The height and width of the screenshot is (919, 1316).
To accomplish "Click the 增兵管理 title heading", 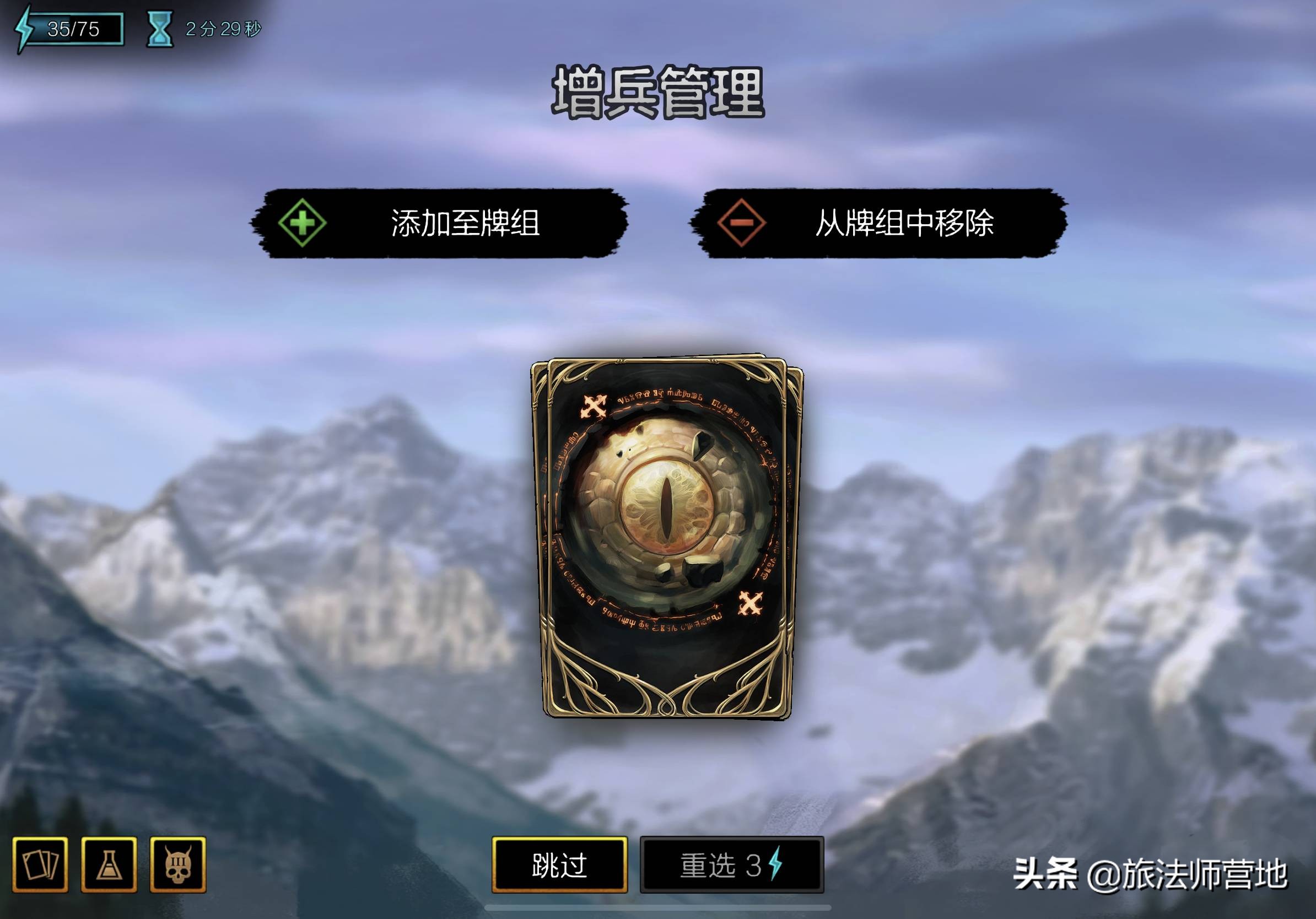I will coord(658,95).
